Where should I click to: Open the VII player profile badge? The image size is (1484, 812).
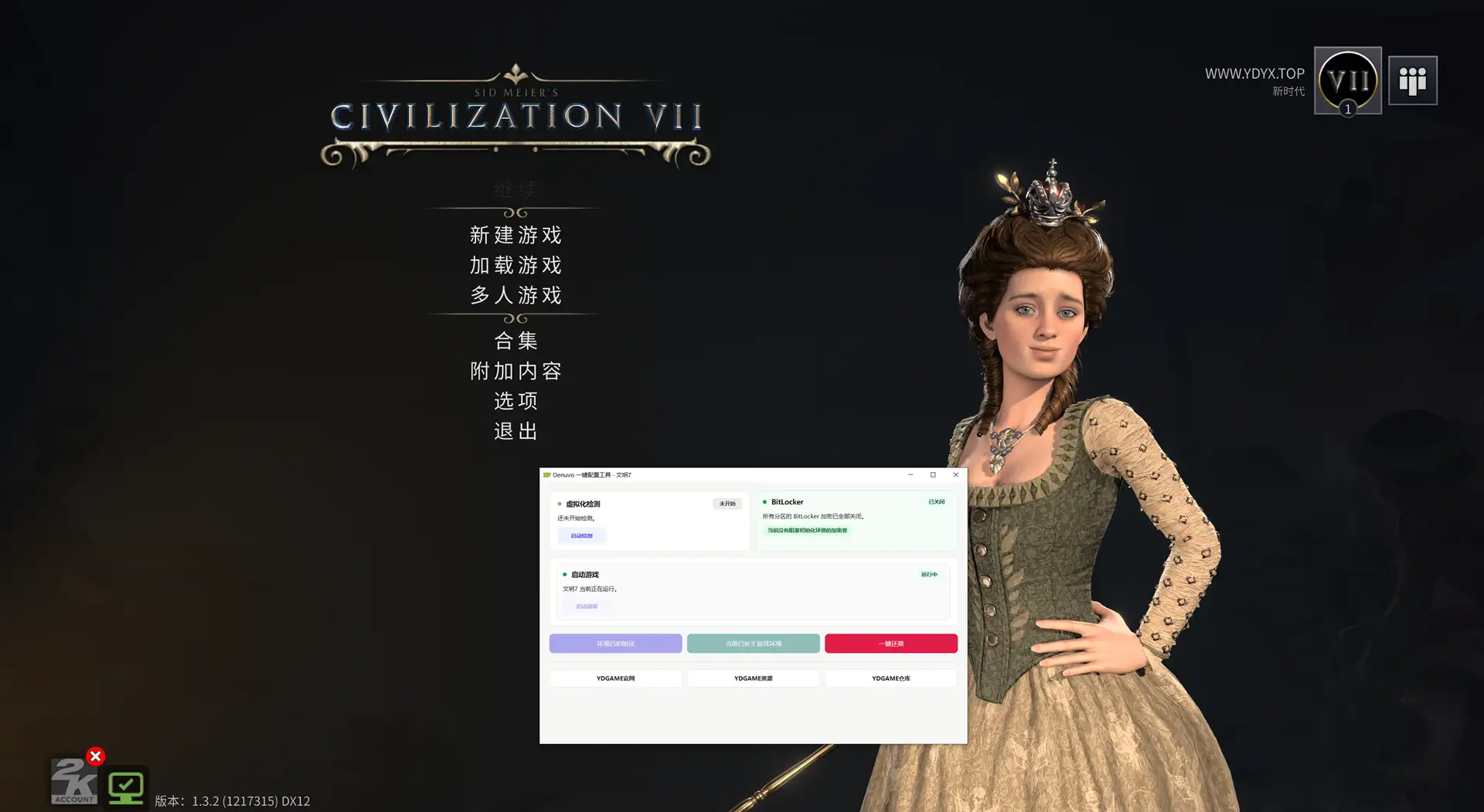[x=1347, y=80]
